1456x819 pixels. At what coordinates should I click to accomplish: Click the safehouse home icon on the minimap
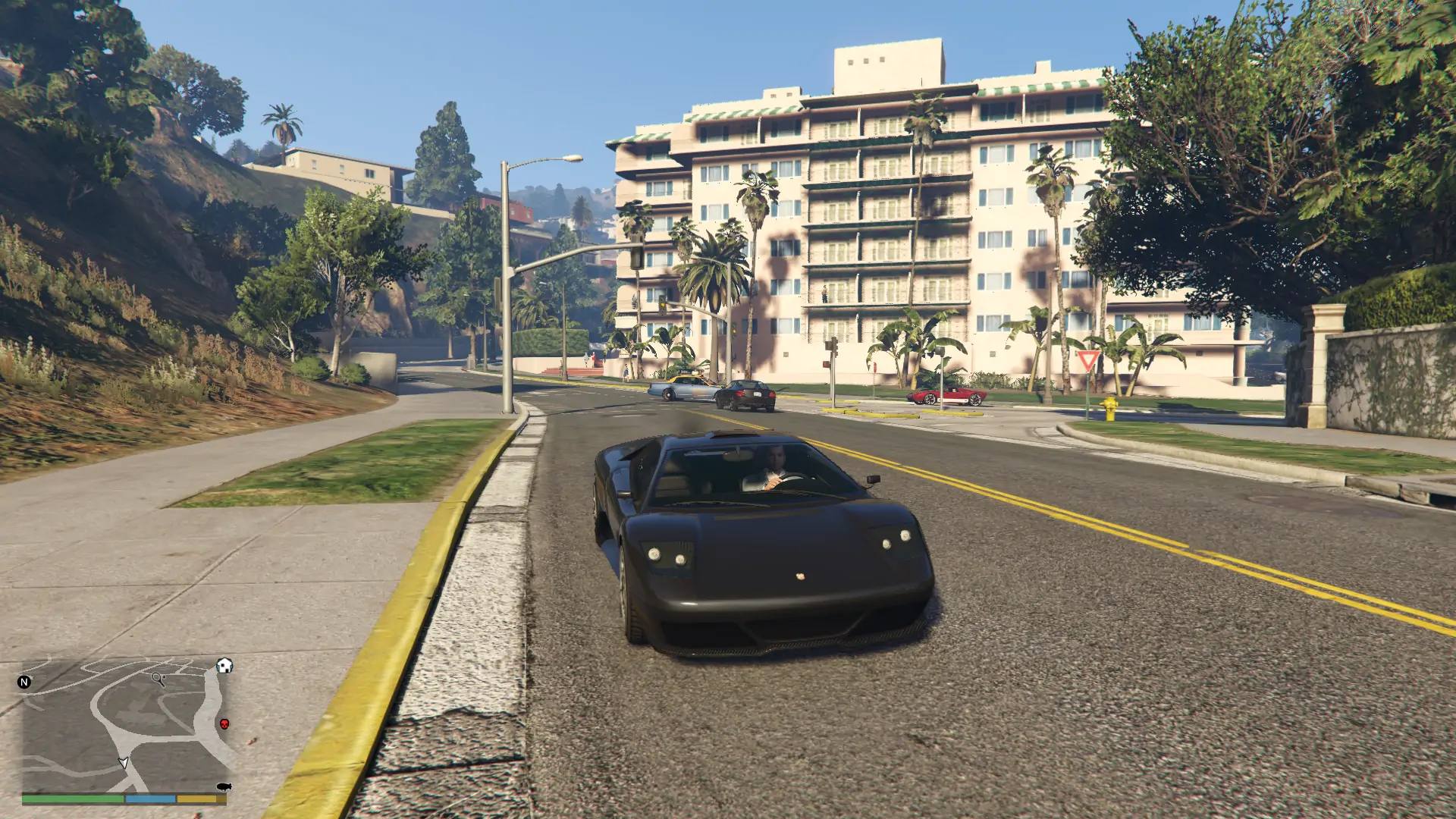(x=224, y=666)
